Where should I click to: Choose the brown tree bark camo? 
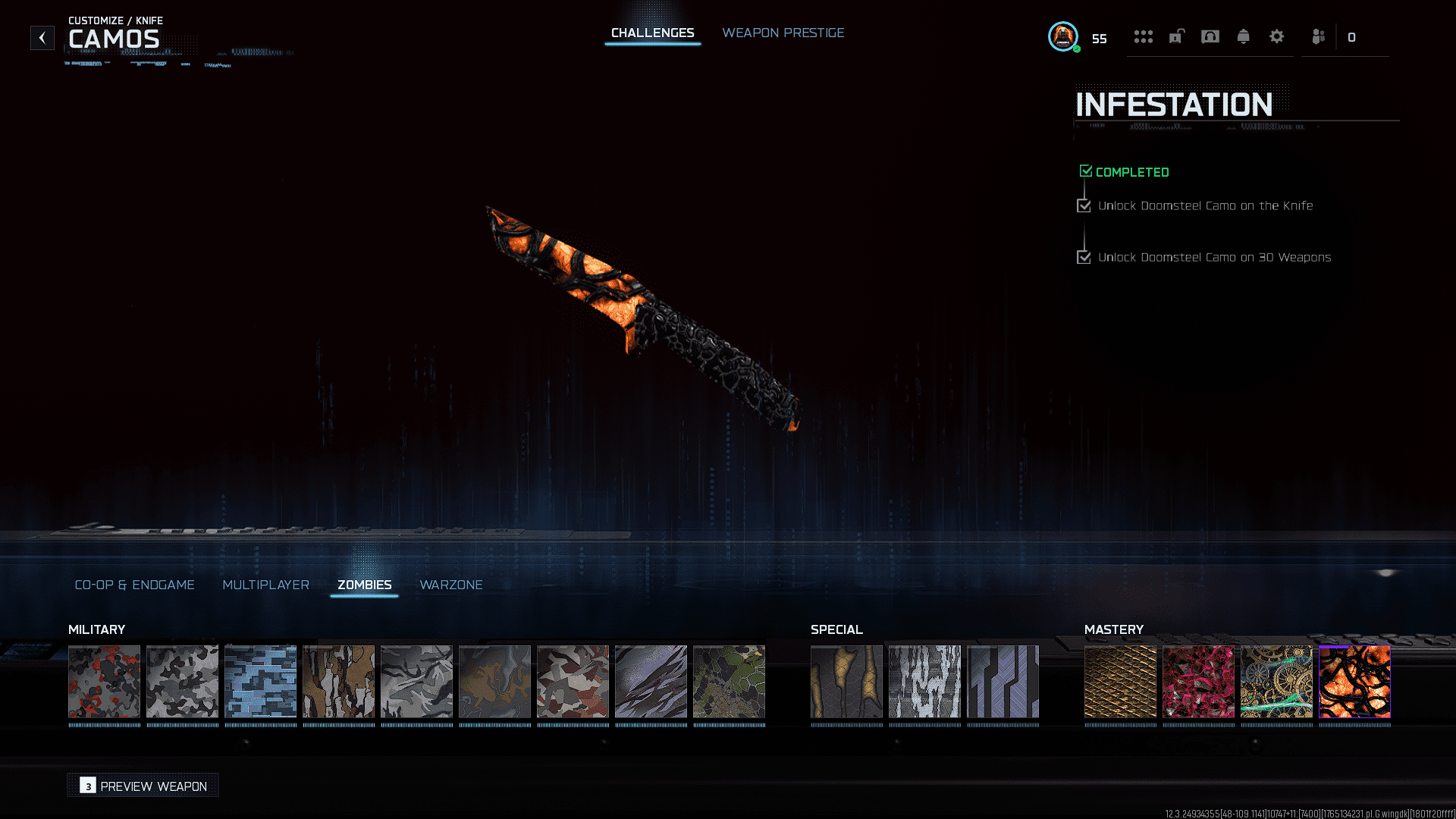[338, 681]
